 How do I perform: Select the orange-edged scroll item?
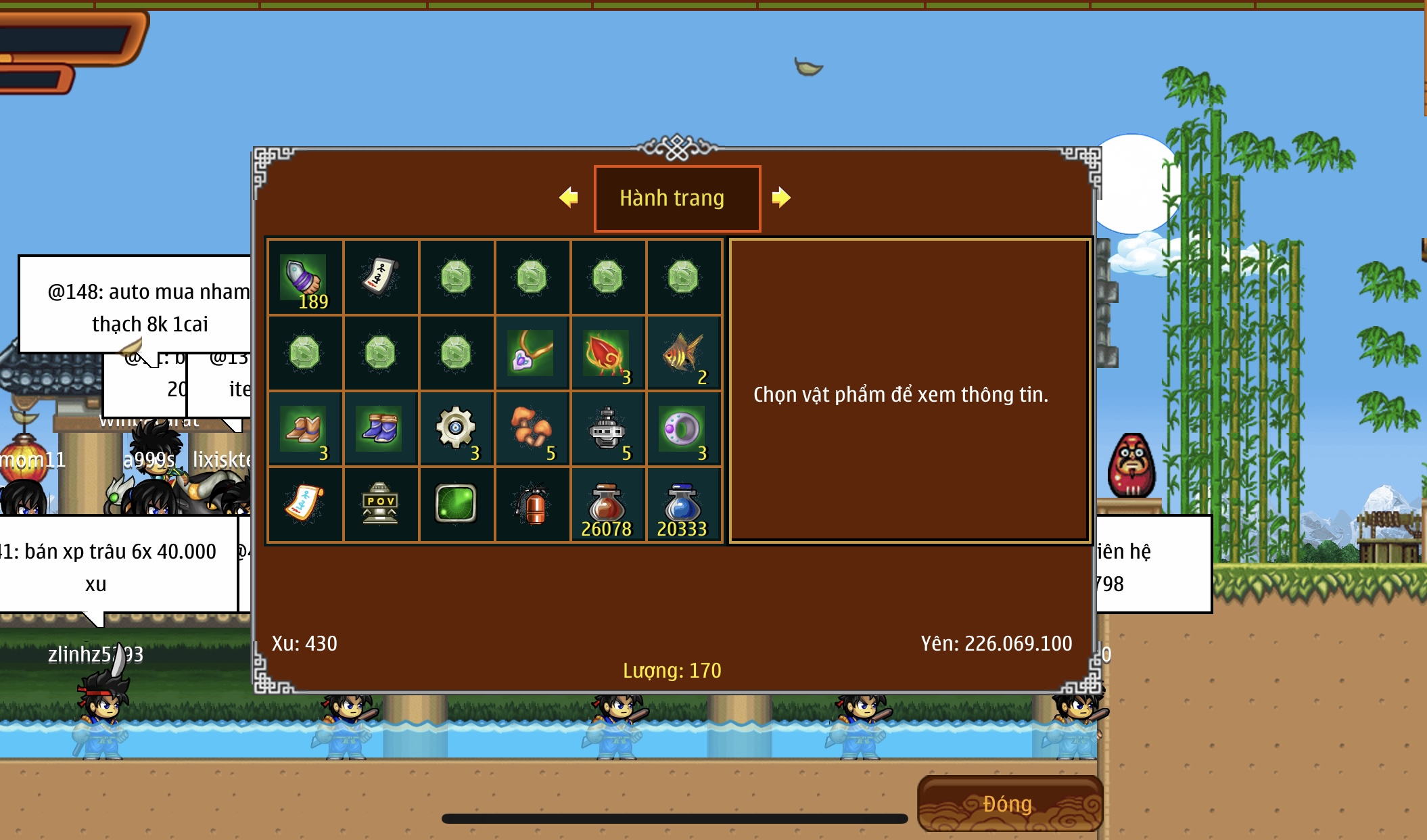pyautogui.click(x=305, y=505)
